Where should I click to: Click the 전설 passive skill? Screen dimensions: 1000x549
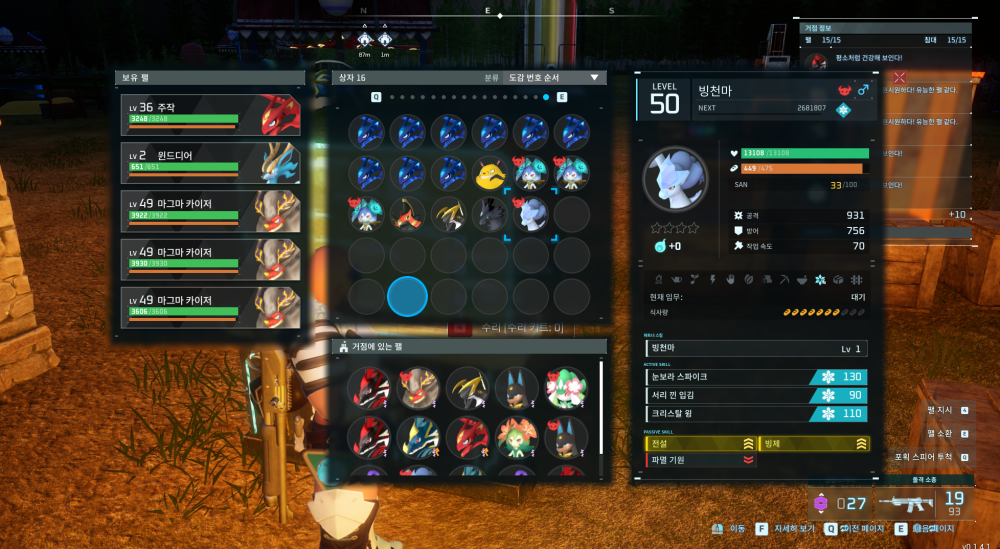pos(701,443)
